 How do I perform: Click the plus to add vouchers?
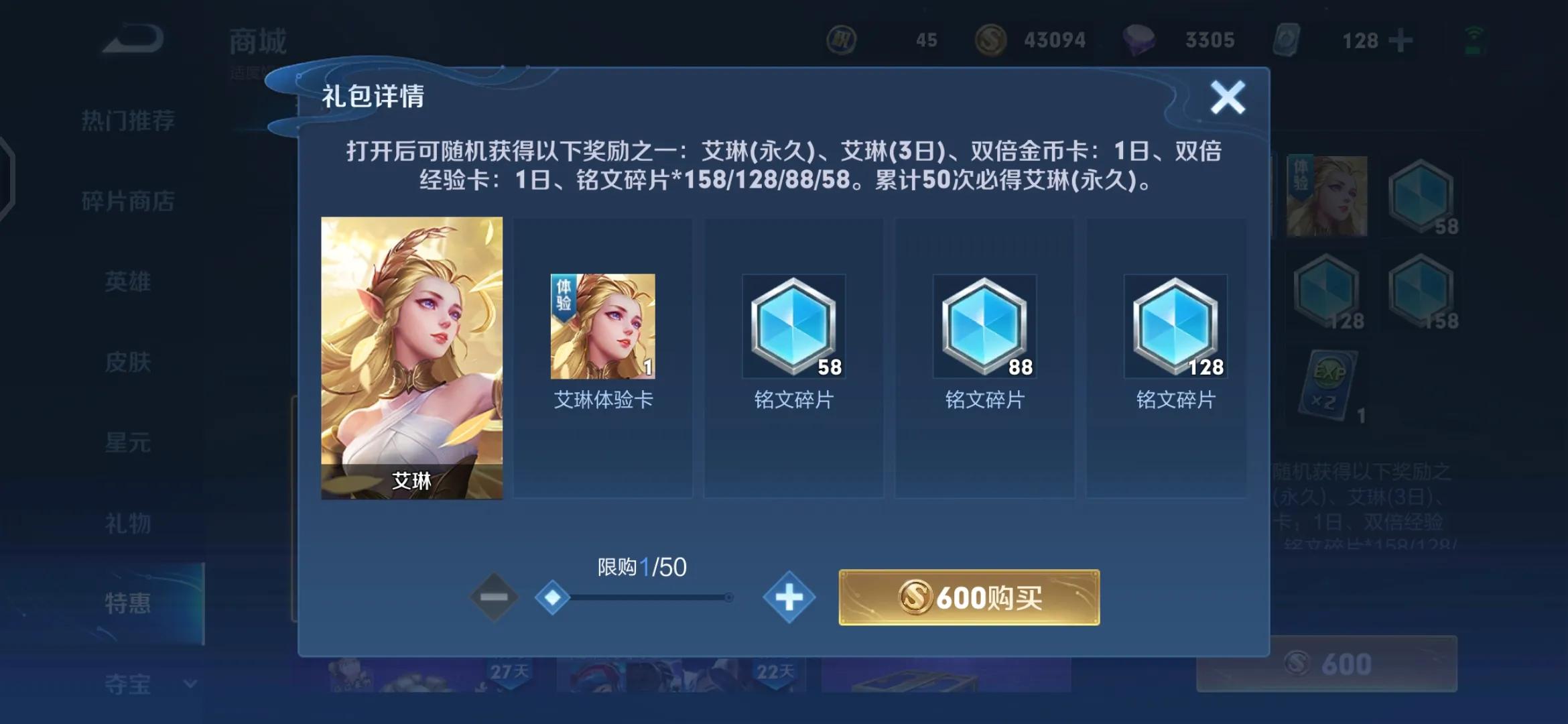point(1400,40)
